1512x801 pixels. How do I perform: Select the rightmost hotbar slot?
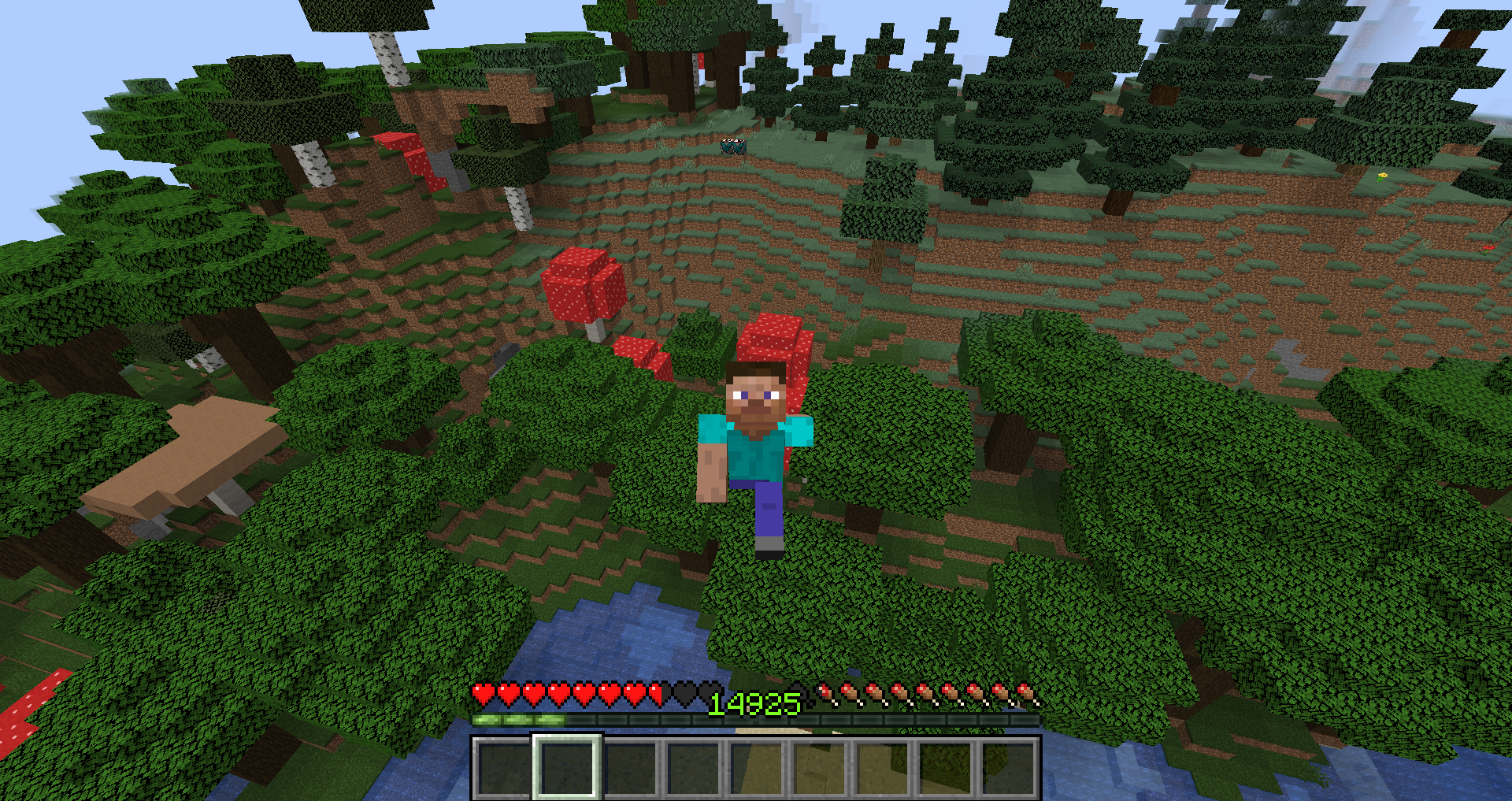1012,768
